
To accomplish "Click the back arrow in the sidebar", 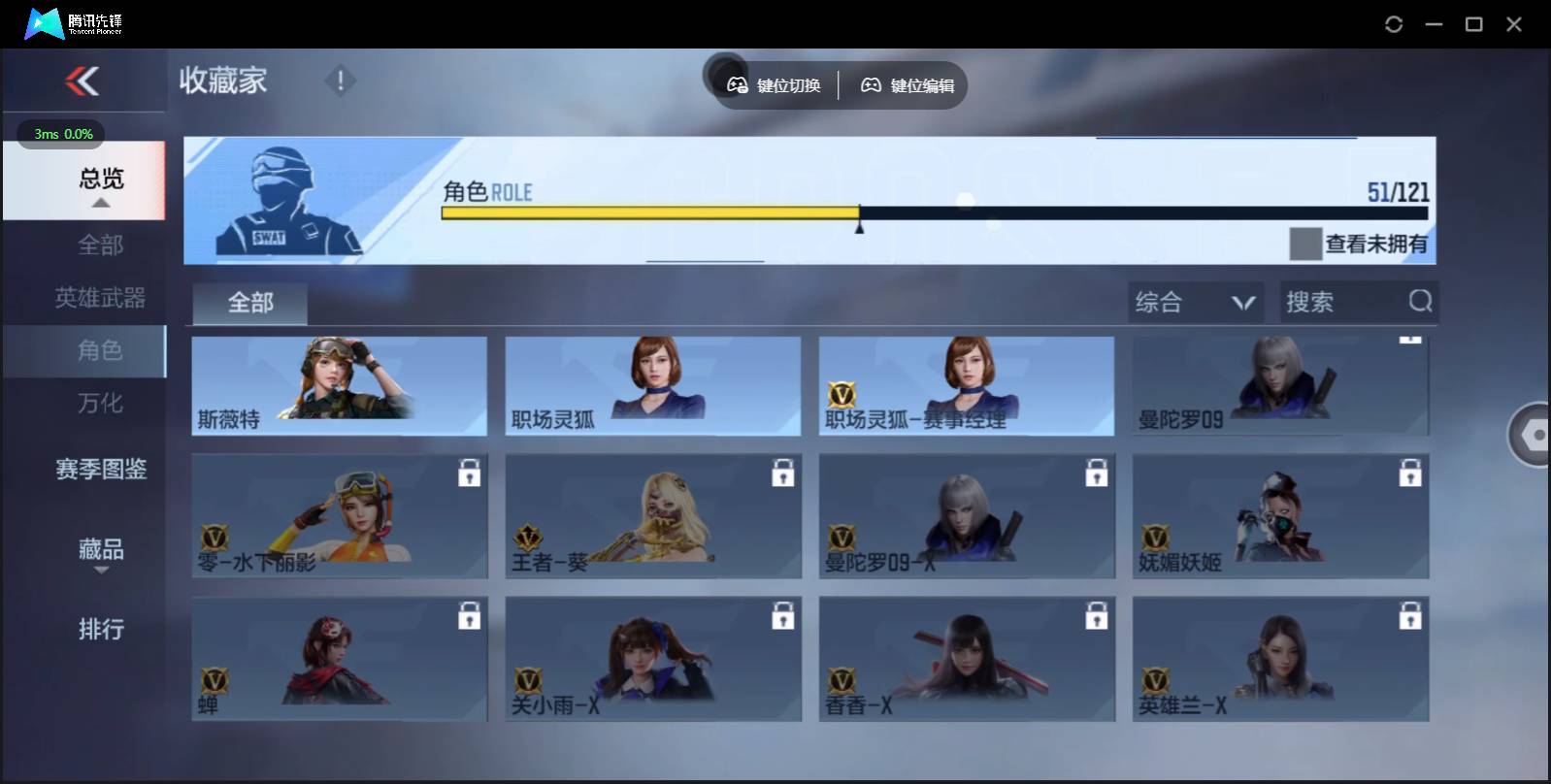I will [x=83, y=82].
